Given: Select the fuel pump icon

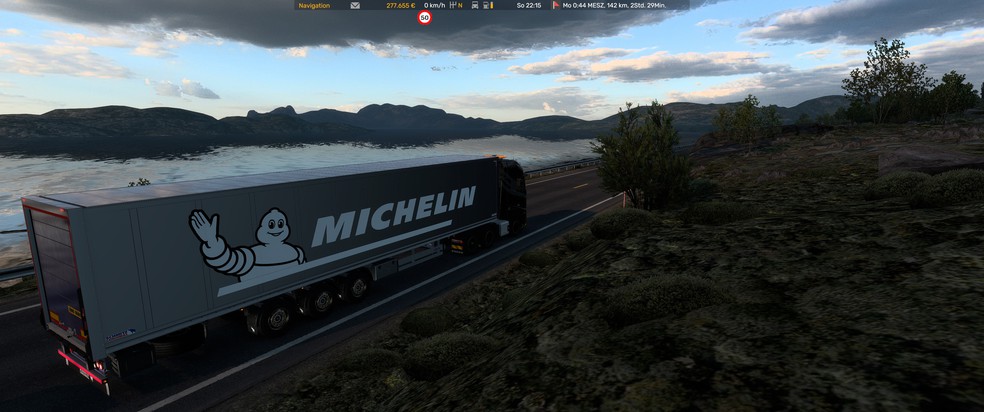Looking at the screenshot, I should tap(486, 5).
